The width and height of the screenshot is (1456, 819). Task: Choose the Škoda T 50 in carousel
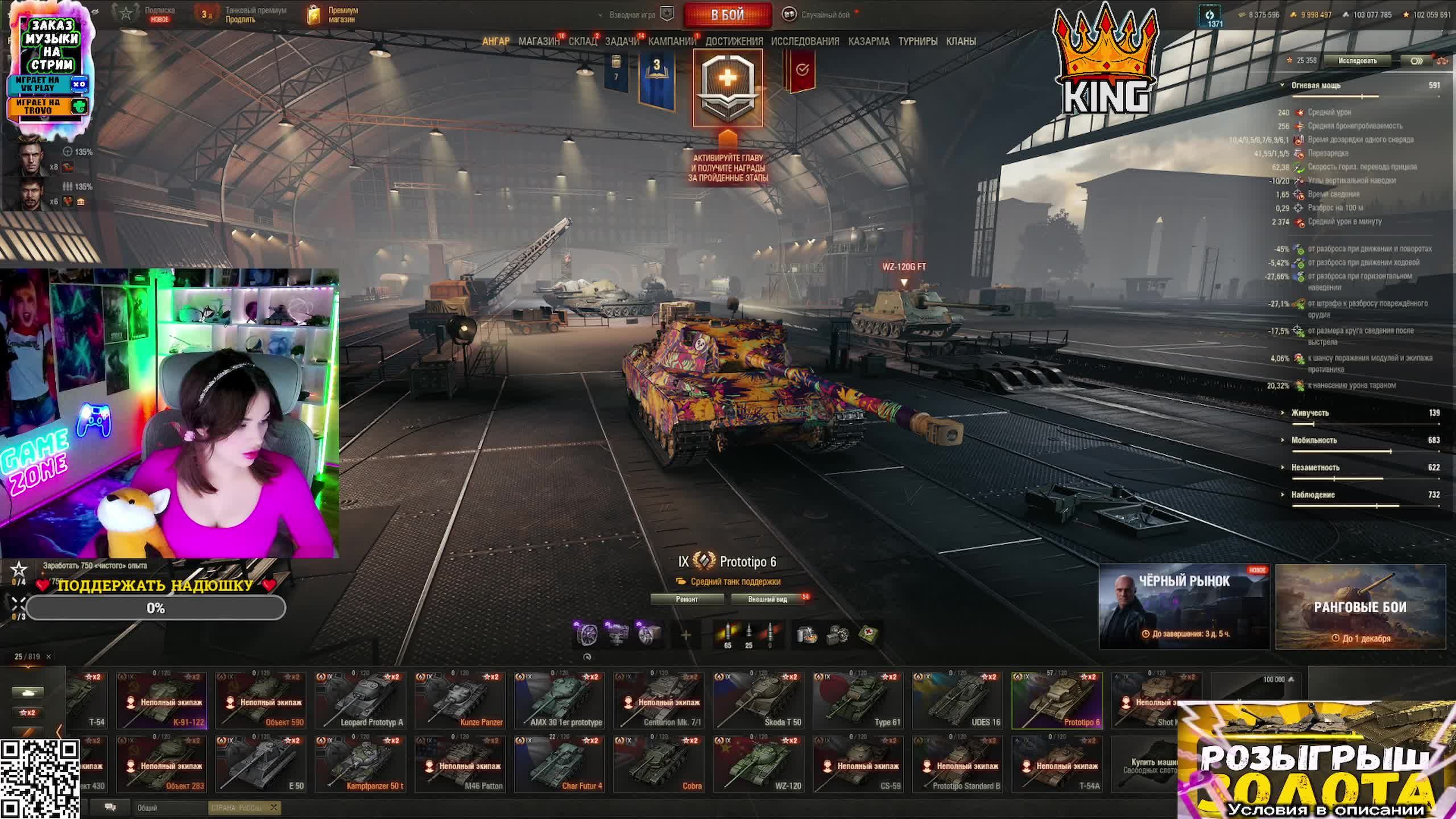pyautogui.click(x=758, y=701)
